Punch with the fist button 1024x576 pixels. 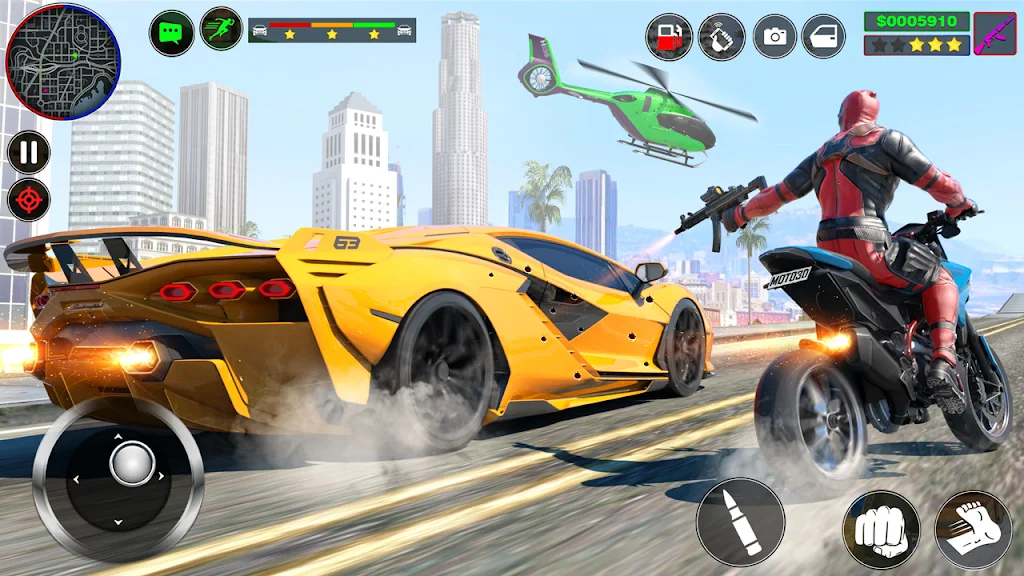(880, 529)
